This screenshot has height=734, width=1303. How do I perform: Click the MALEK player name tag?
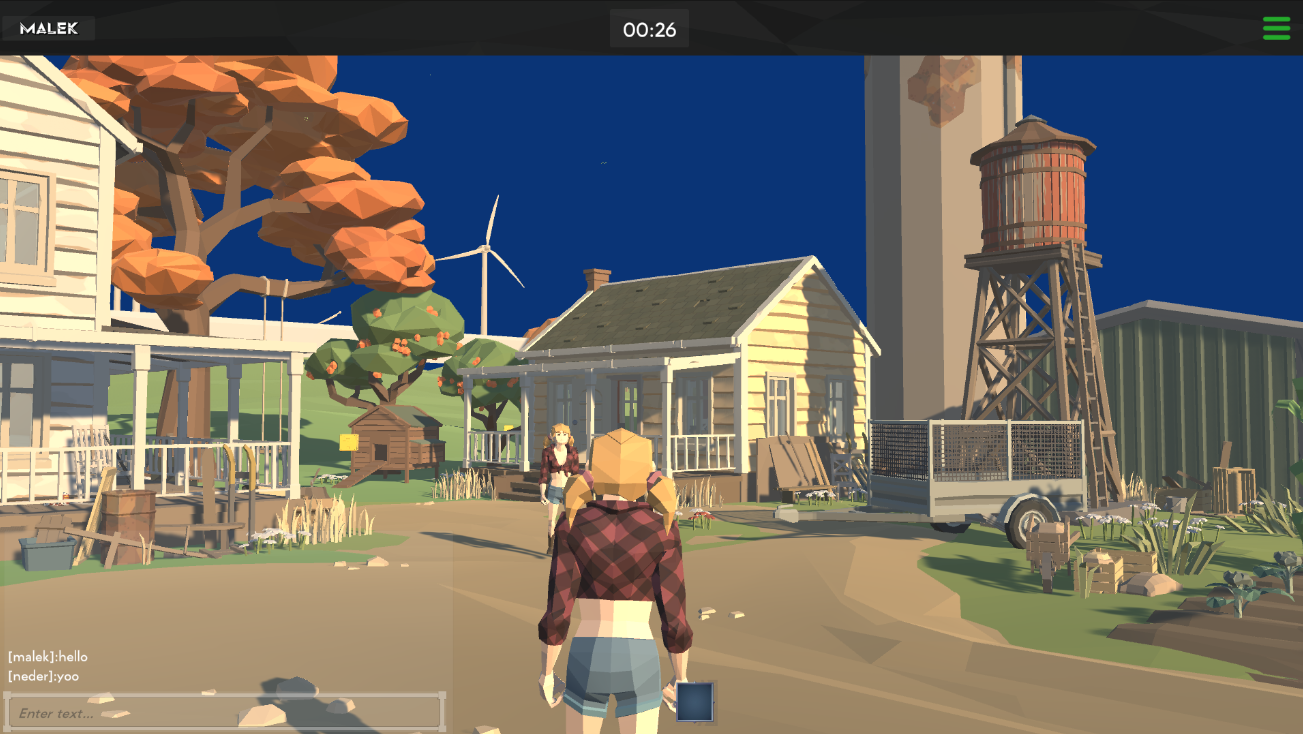[x=49, y=28]
